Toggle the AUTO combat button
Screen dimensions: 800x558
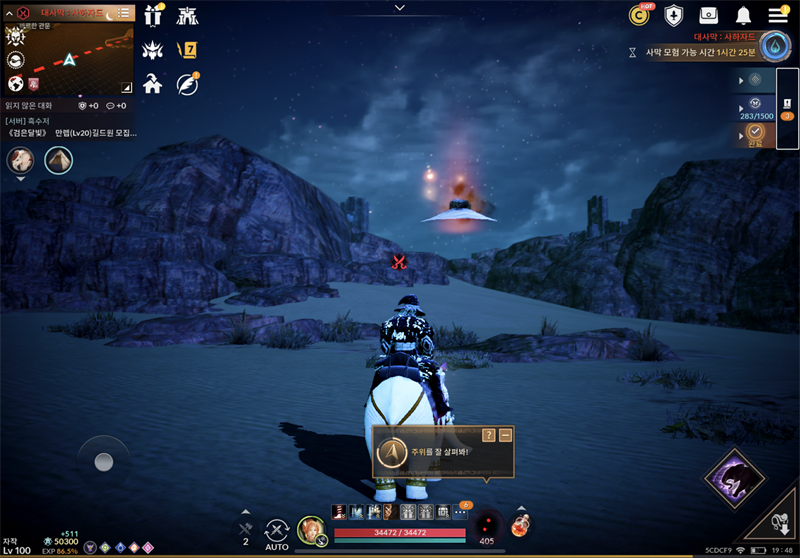pos(277,531)
